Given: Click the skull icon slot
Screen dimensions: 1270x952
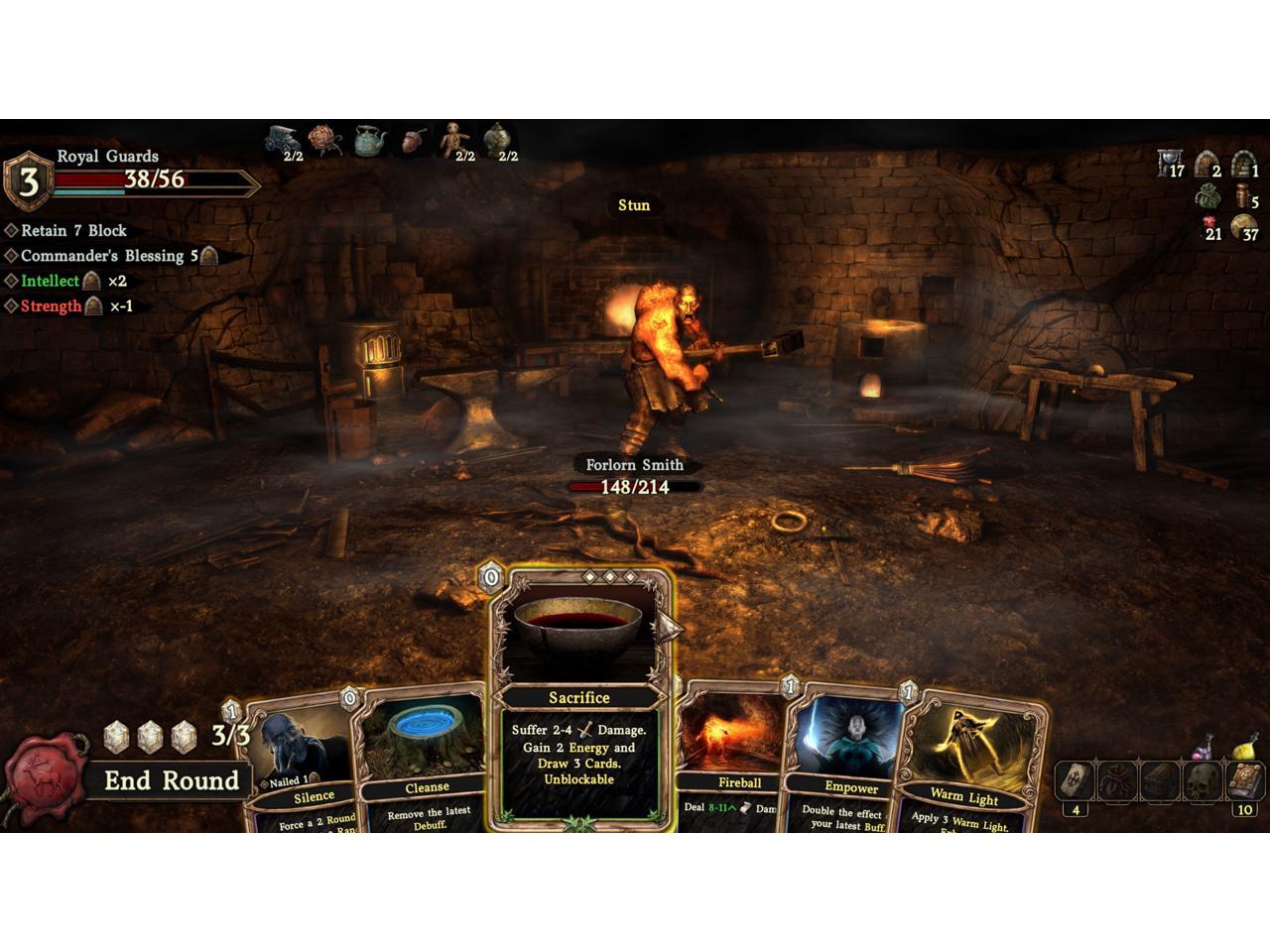Looking at the screenshot, I should [1203, 782].
